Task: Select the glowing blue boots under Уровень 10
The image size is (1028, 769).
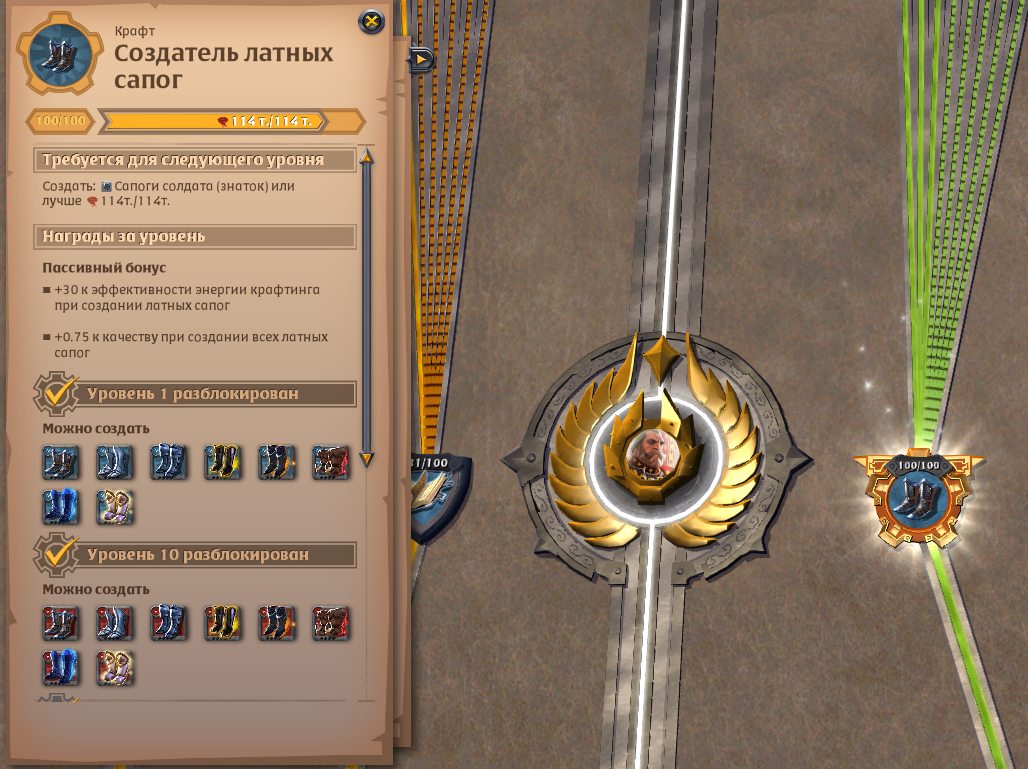Action: pyautogui.click(x=61, y=667)
